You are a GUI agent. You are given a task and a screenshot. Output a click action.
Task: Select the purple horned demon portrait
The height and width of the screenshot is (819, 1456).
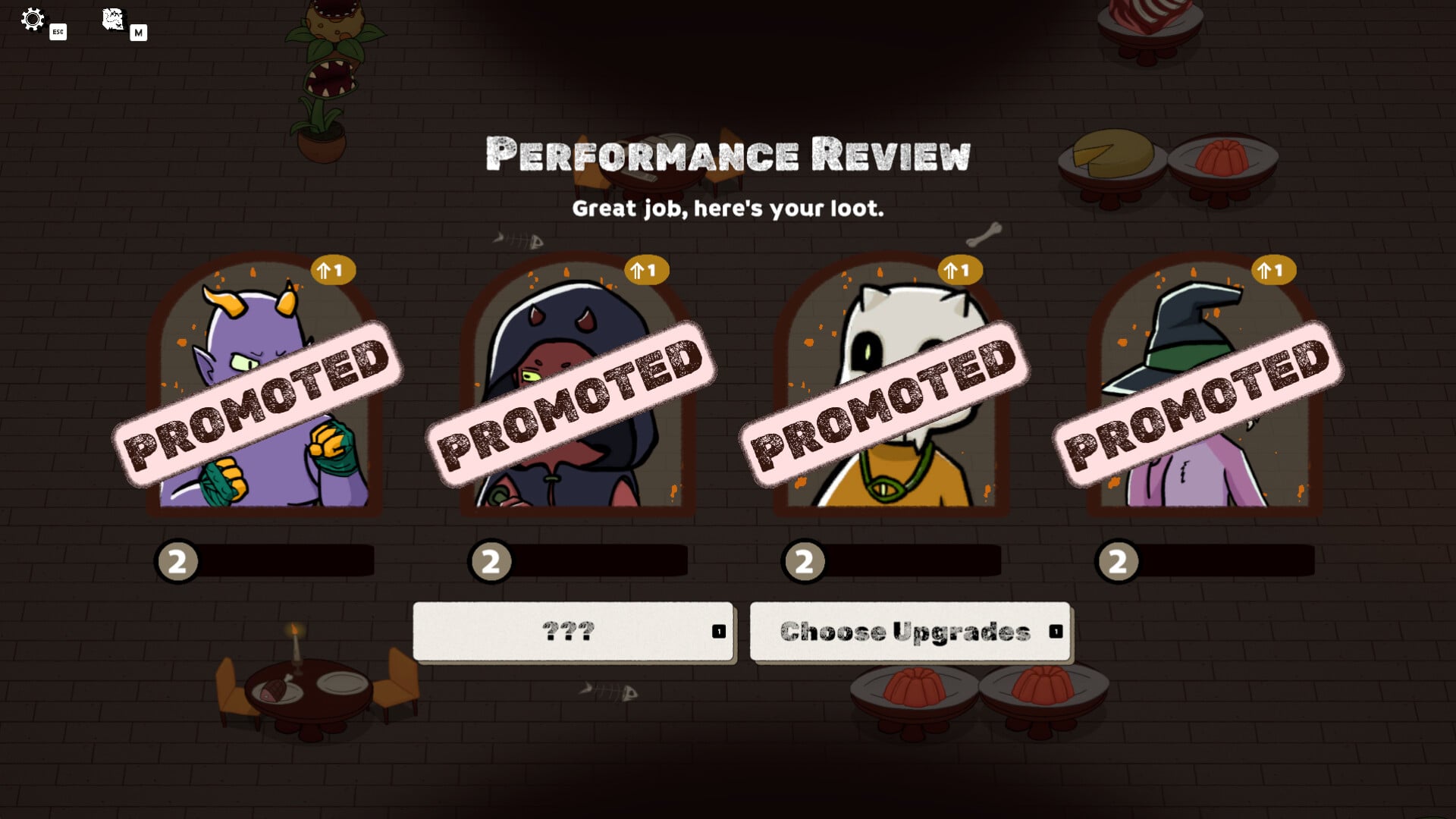[264, 387]
